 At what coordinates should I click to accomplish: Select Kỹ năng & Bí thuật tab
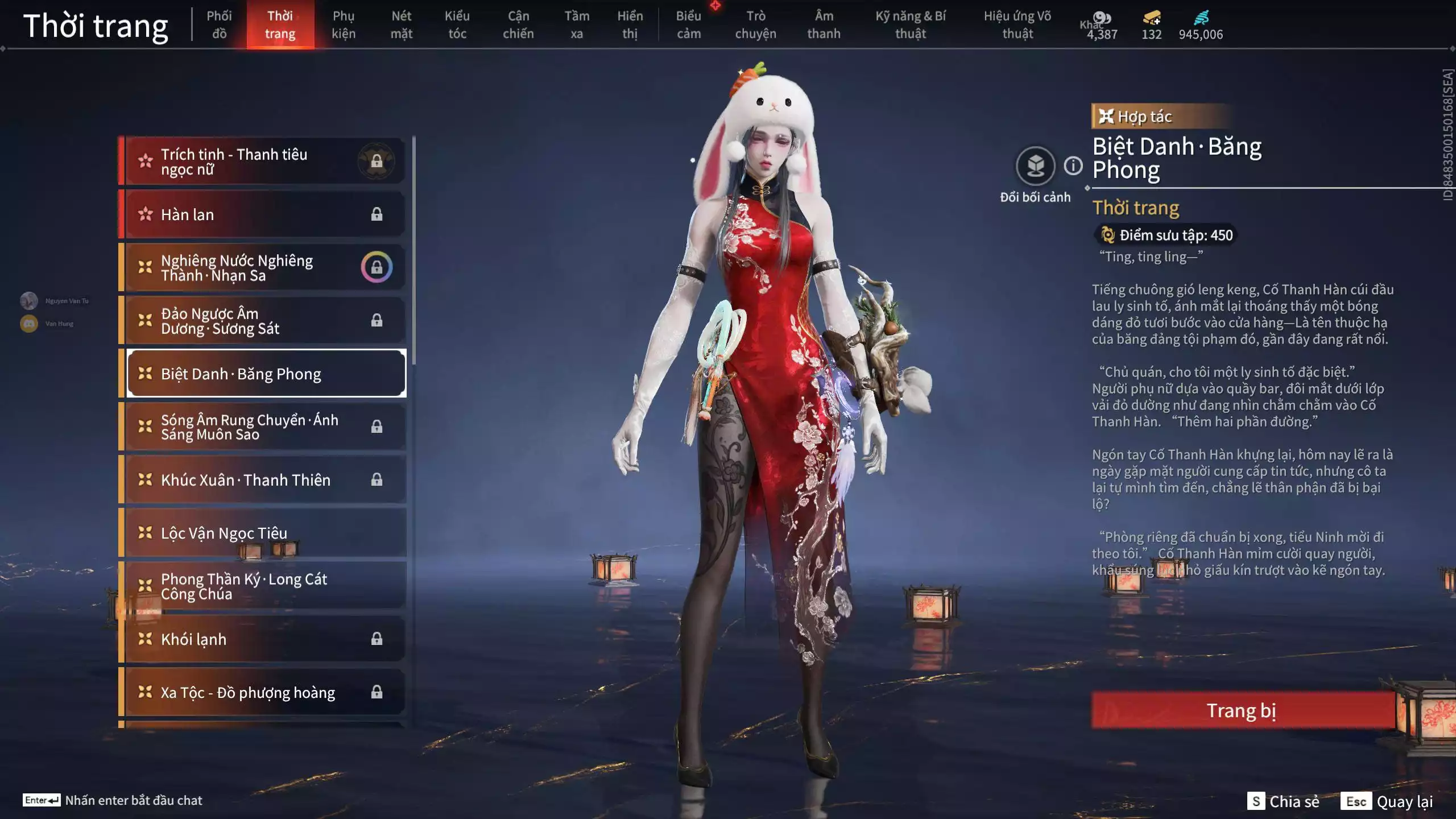[x=910, y=24]
